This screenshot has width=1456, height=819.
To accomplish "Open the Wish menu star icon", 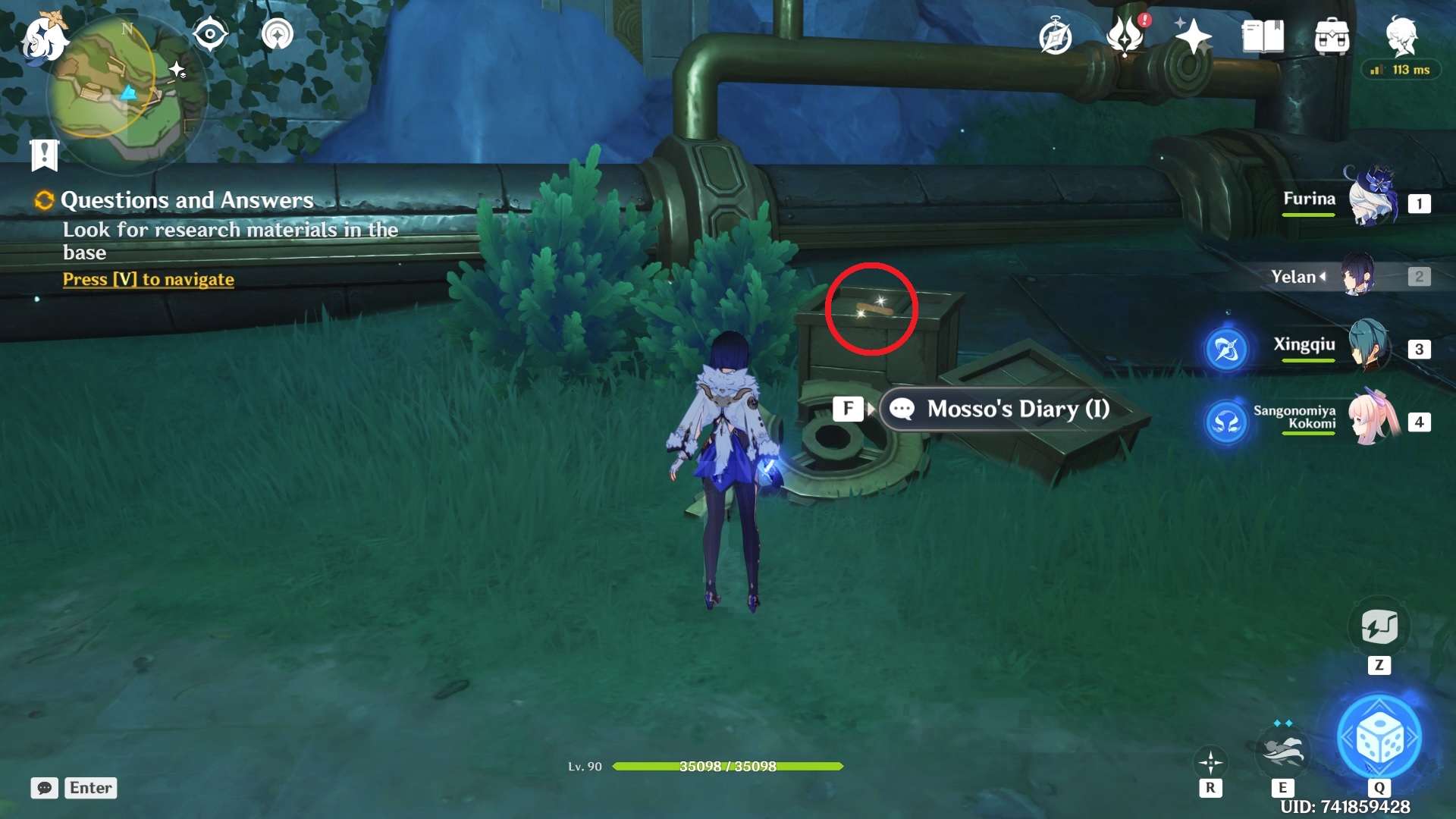I will tap(1192, 36).
